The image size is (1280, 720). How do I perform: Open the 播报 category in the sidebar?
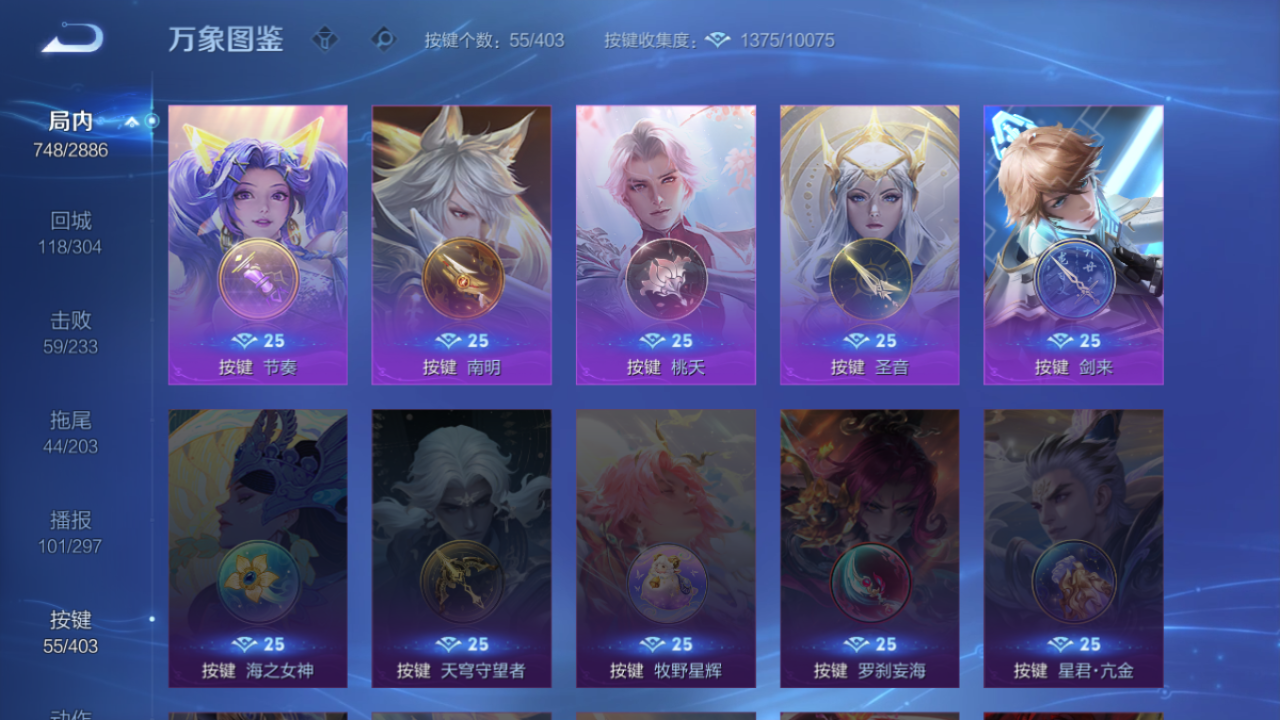click(x=70, y=520)
